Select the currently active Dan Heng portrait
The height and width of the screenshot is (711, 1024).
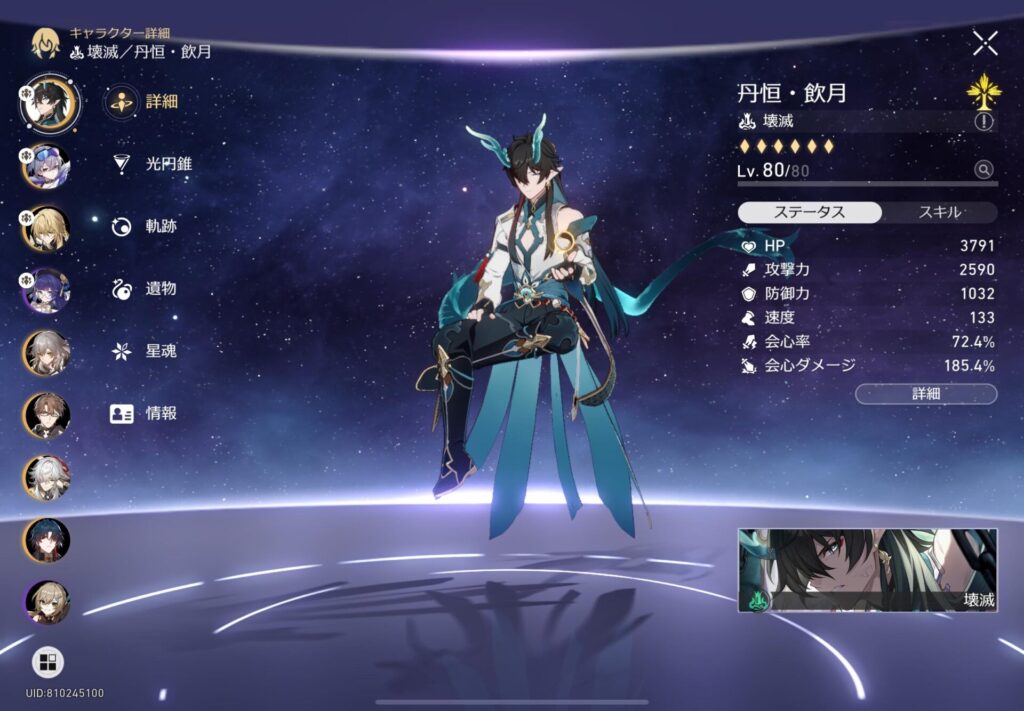tap(49, 103)
